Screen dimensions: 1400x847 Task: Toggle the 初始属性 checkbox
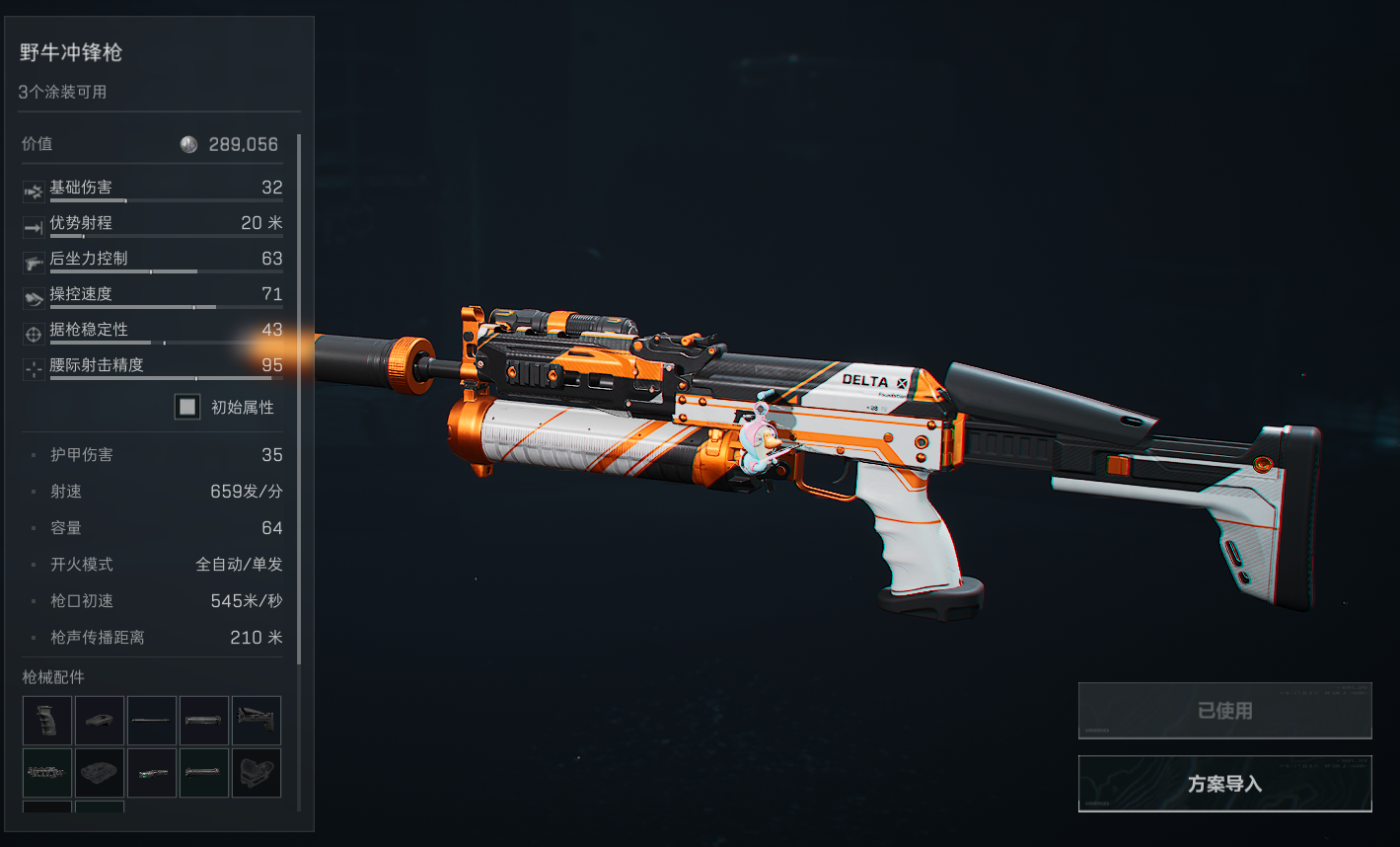point(187,407)
